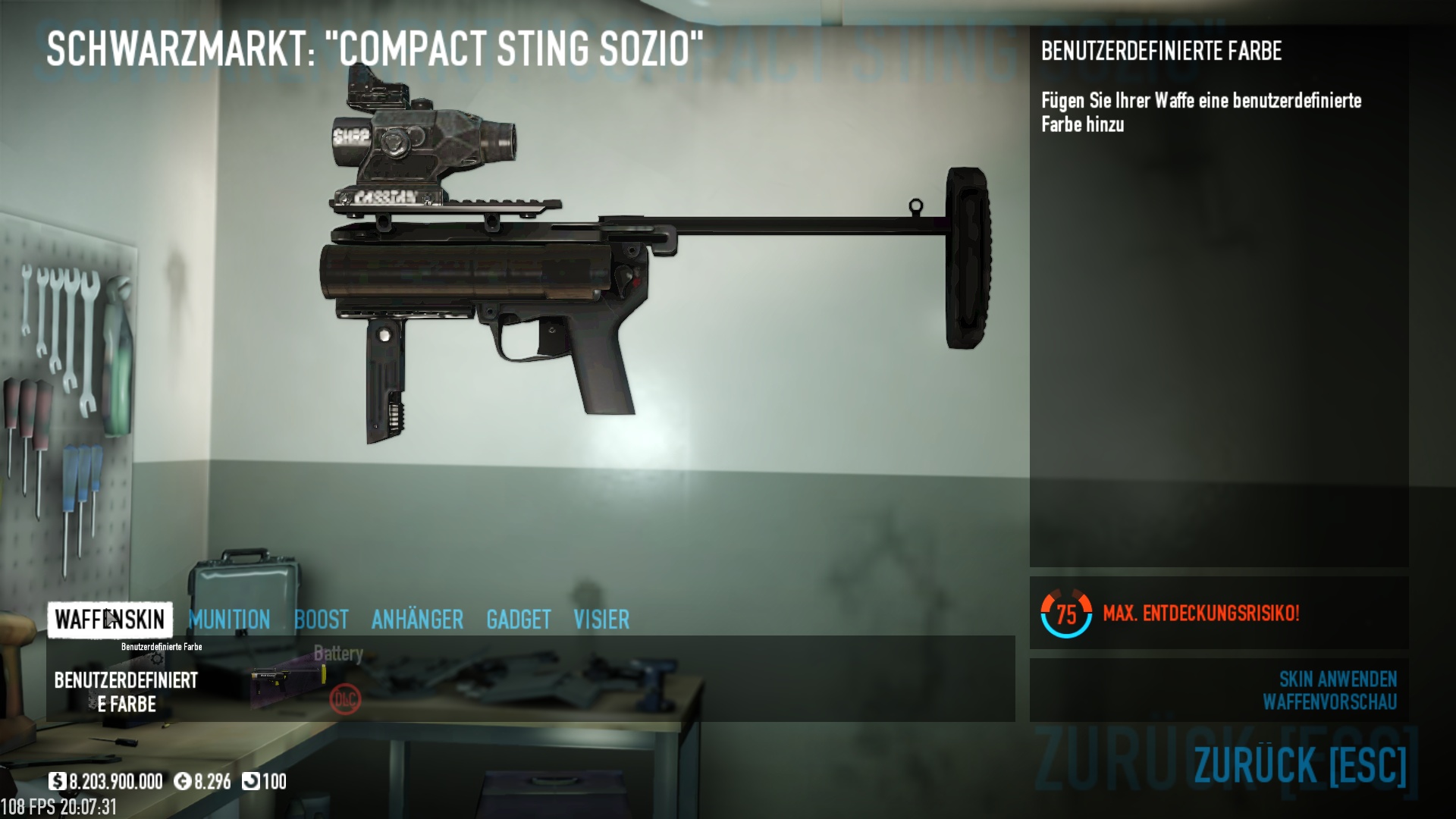Click Skin anwenden to apply skin

point(1338,679)
